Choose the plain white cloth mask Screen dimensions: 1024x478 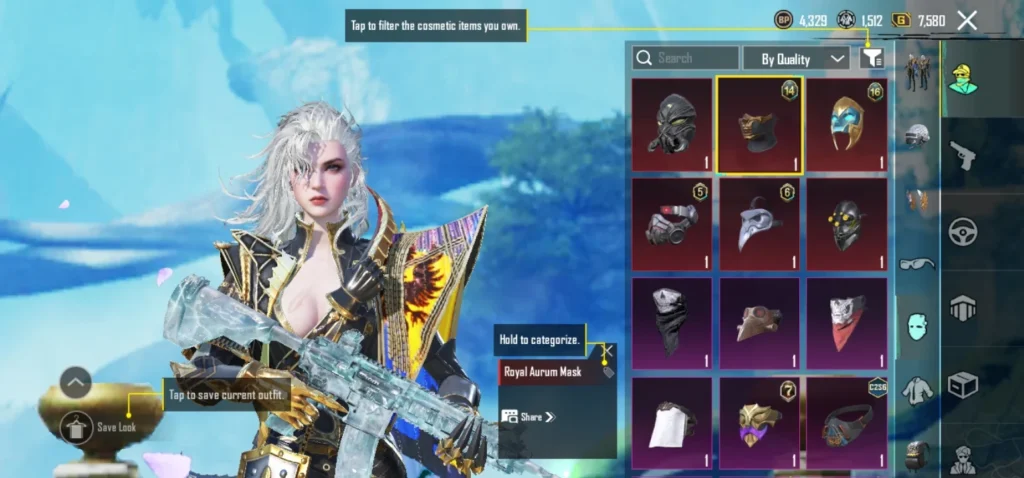(x=671, y=422)
